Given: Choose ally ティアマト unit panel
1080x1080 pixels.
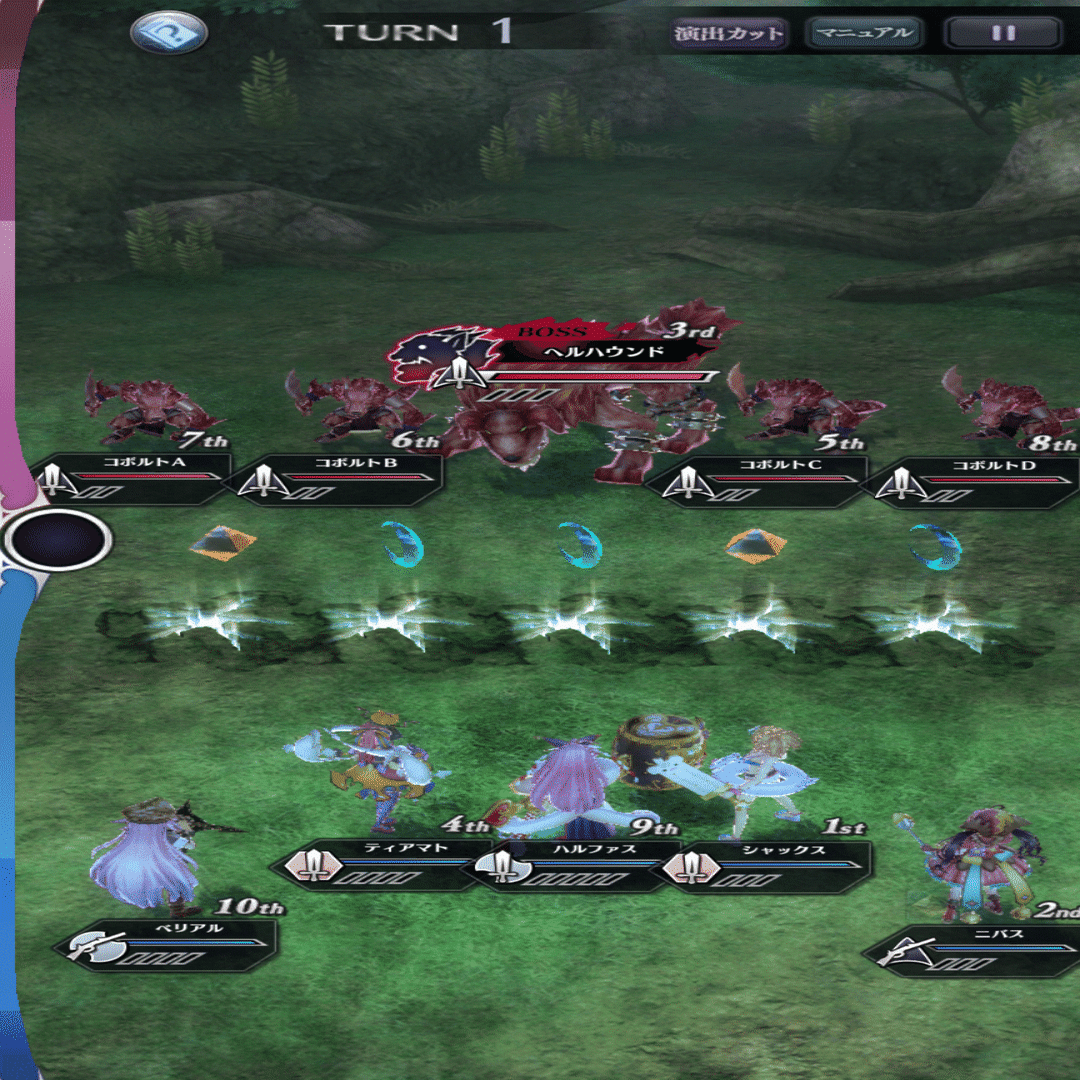Looking at the screenshot, I should tap(385, 862).
